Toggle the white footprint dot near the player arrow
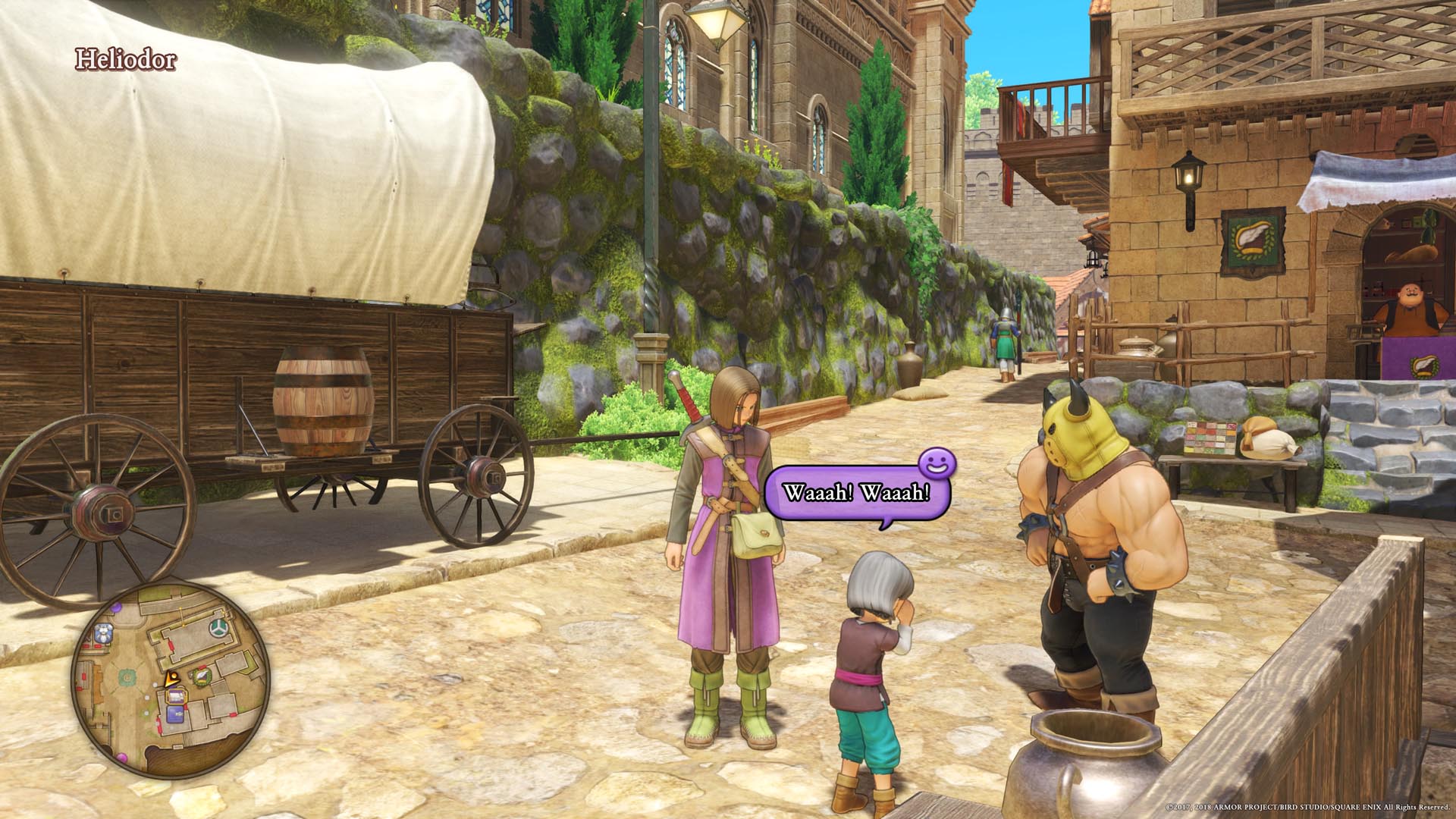 155,685
